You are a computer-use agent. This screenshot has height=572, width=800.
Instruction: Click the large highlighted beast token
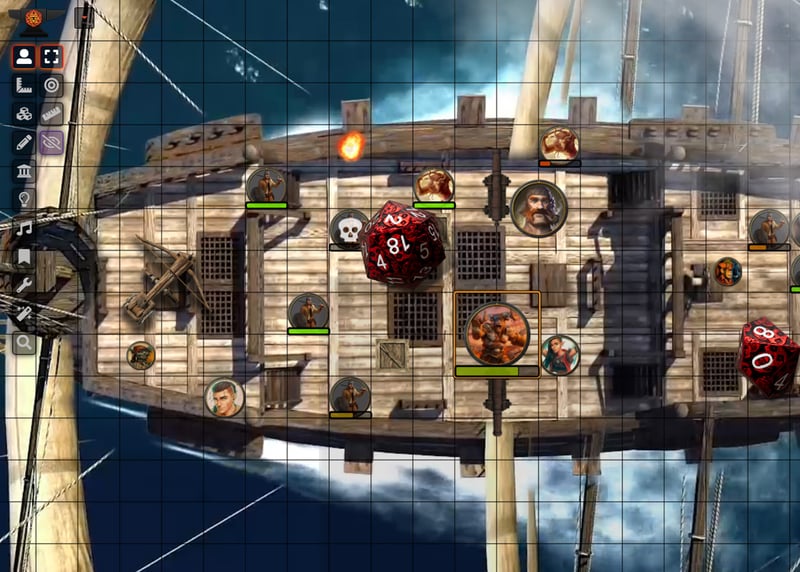point(497,333)
